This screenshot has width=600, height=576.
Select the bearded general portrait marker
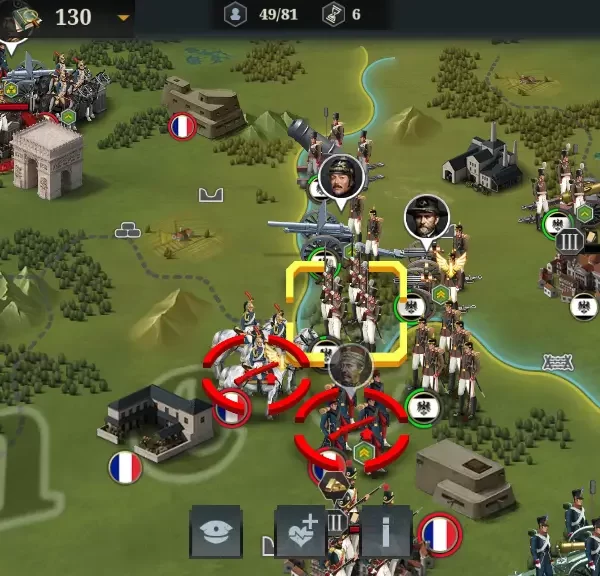pyautogui.click(x=427, y=217)
